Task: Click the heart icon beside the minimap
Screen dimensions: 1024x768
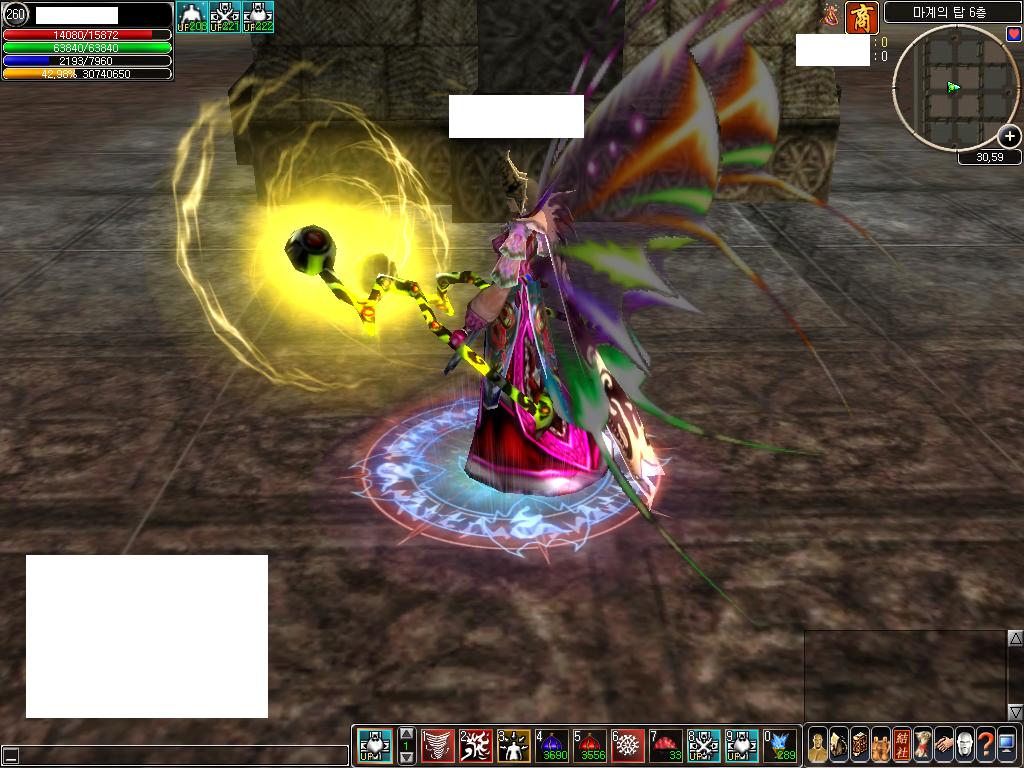Action: pos(1014,34)
